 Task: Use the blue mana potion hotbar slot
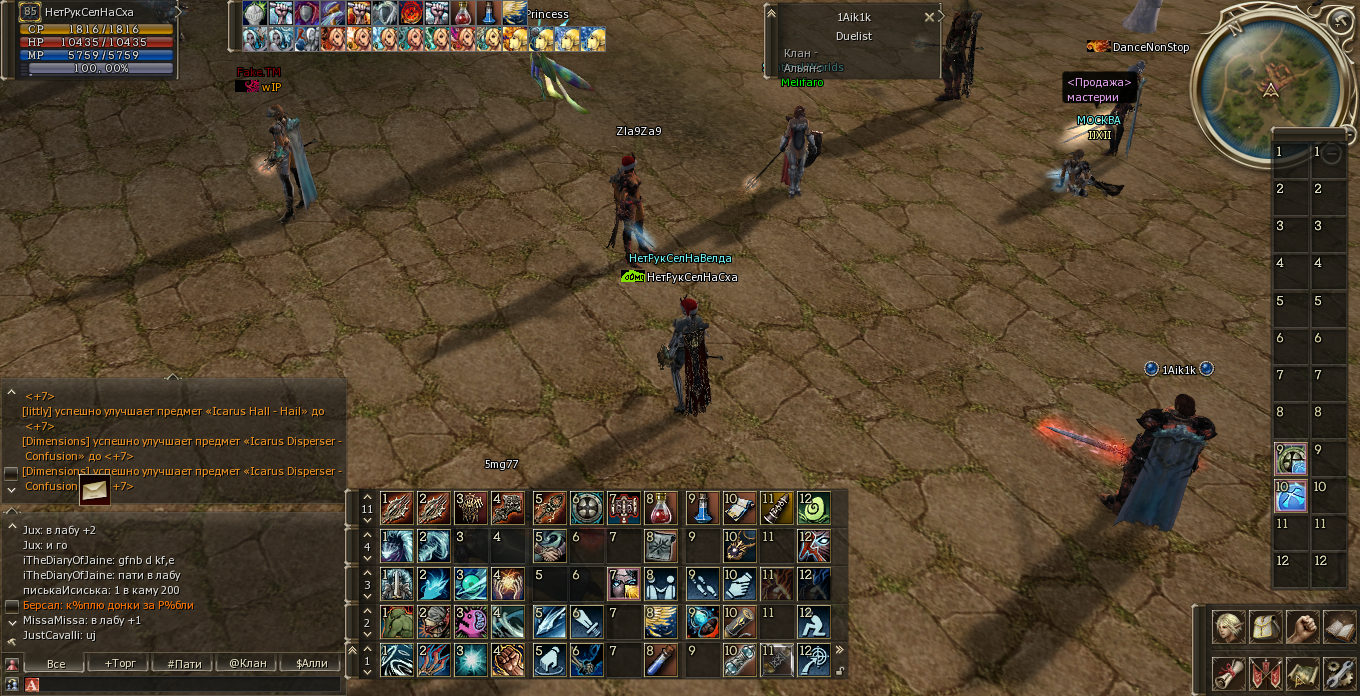[703, 508]
